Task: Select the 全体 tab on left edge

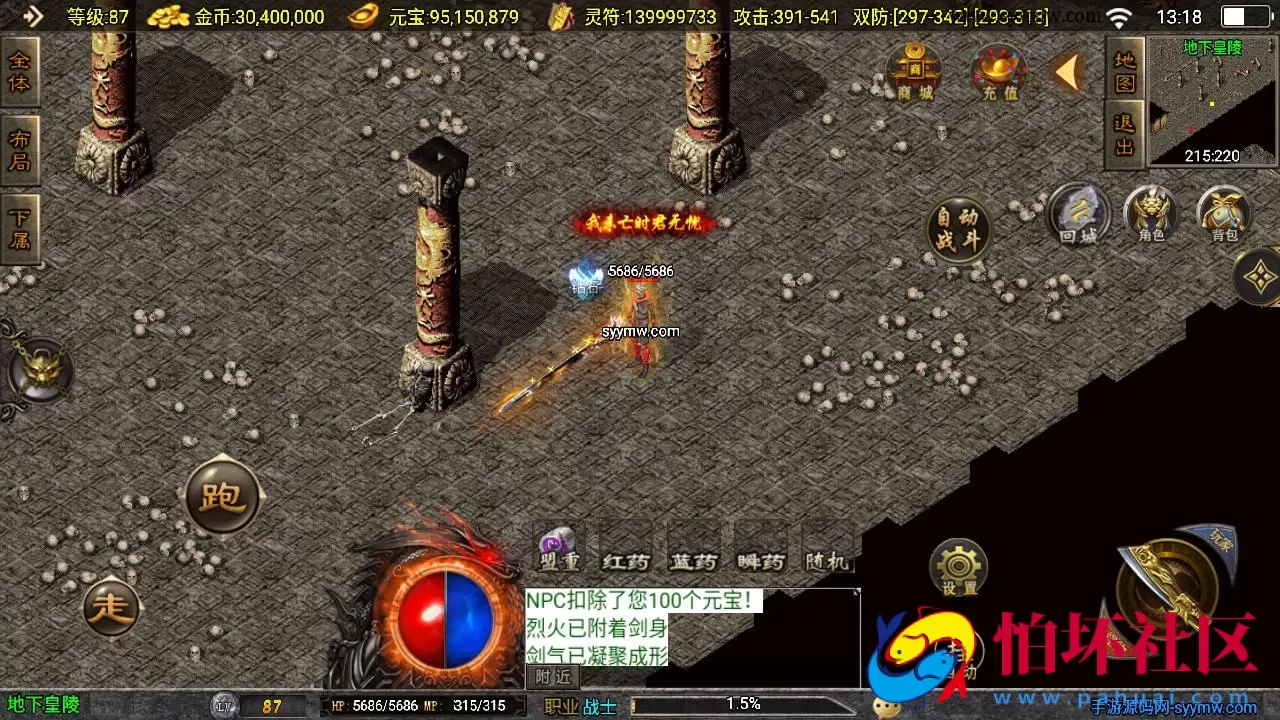Action: pos(20,68)
